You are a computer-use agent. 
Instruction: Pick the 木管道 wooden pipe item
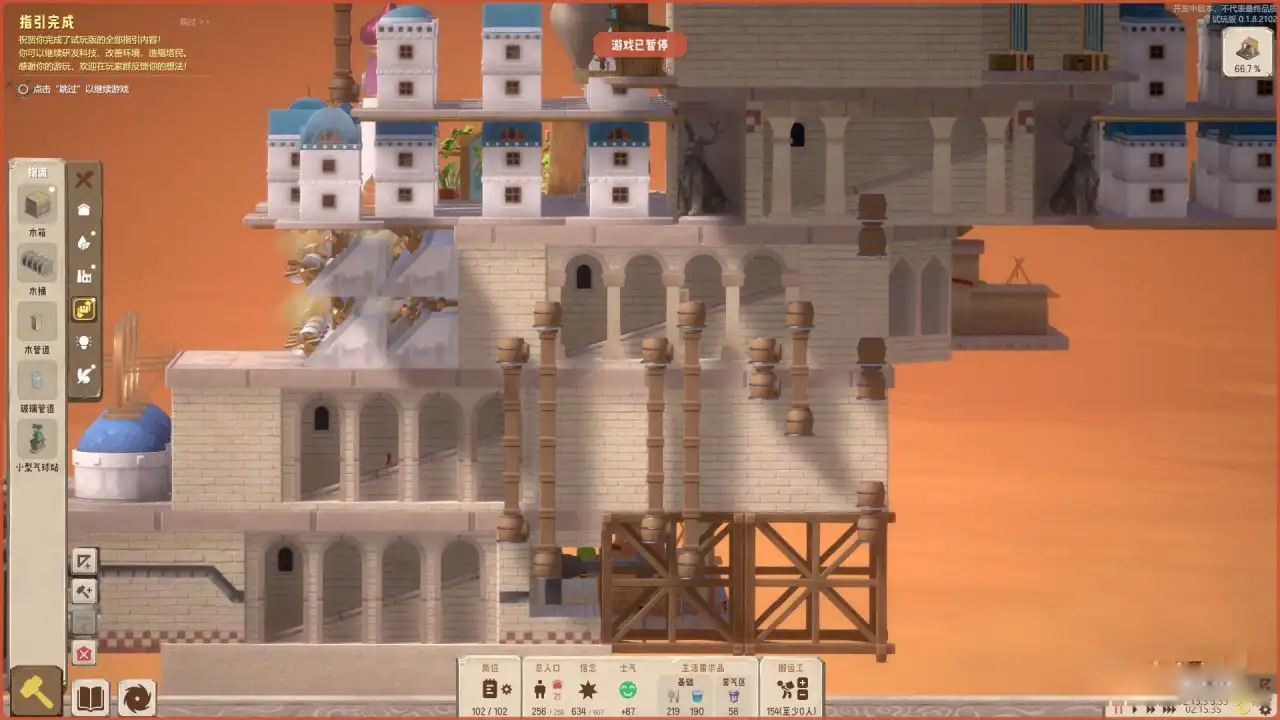coord(37,322)
